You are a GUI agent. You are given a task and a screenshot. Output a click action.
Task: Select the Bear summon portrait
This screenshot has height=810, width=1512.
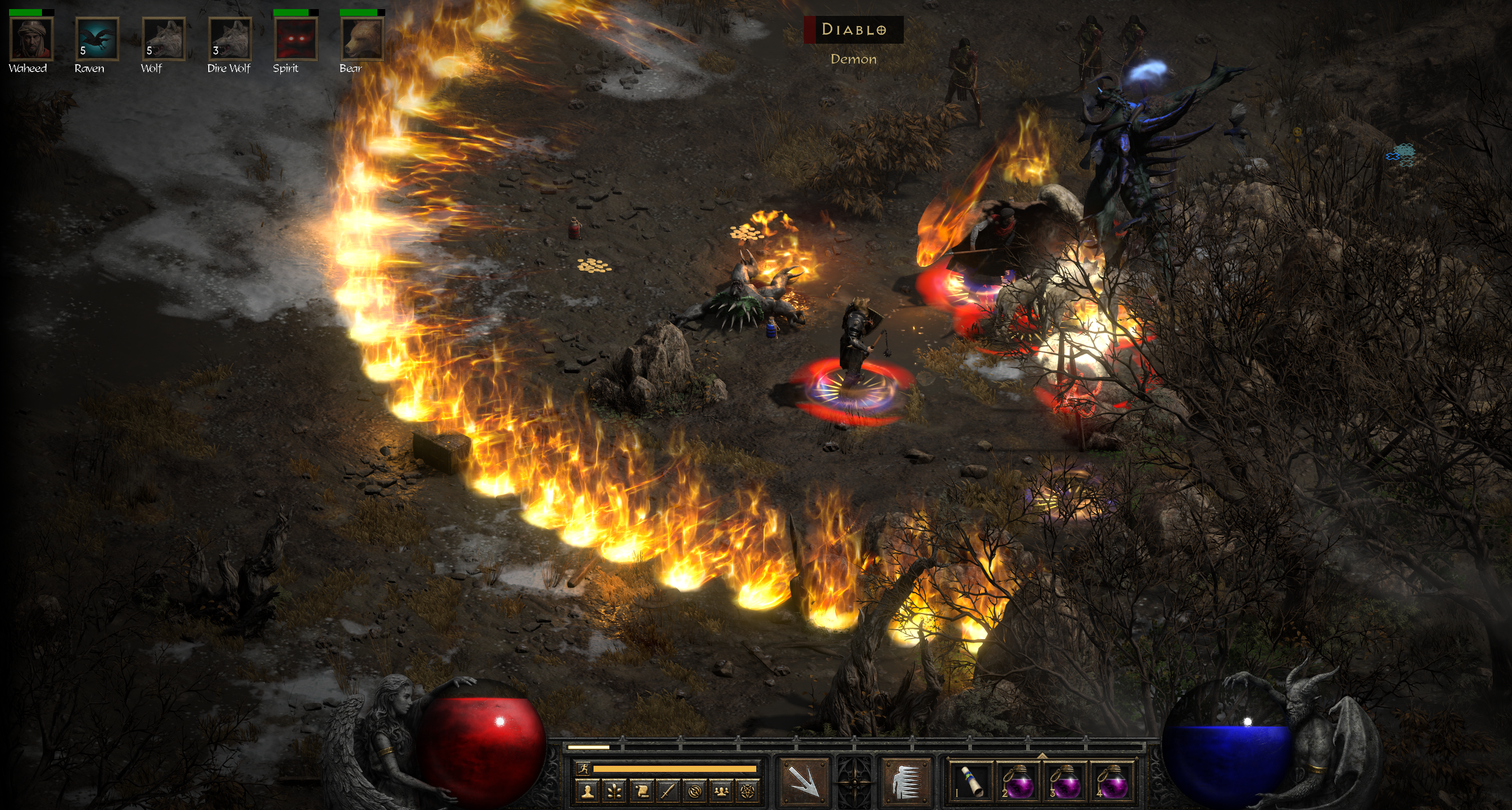(362, 39)
